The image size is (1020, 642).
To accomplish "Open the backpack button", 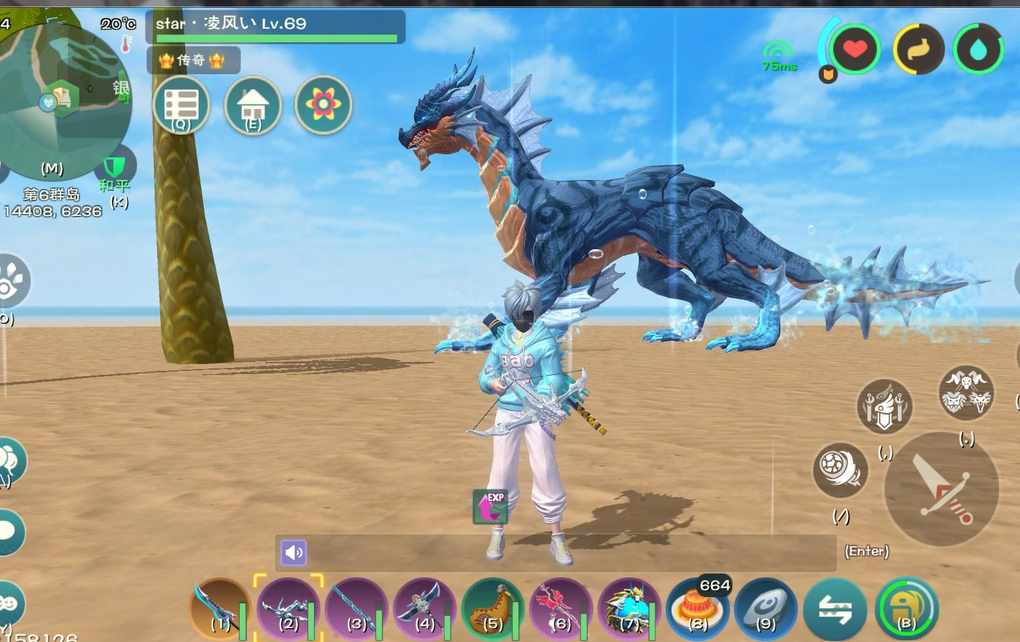I will (x=906, y=608).
